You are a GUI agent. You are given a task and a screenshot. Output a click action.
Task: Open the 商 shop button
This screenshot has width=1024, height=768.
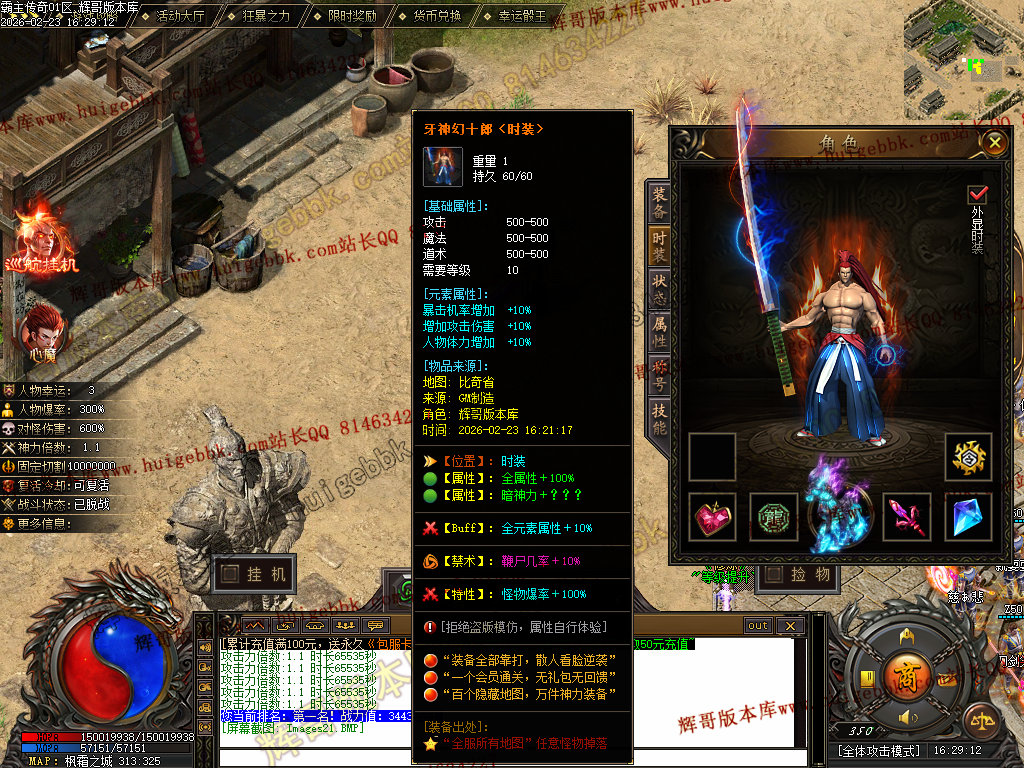tap(907, 673)
